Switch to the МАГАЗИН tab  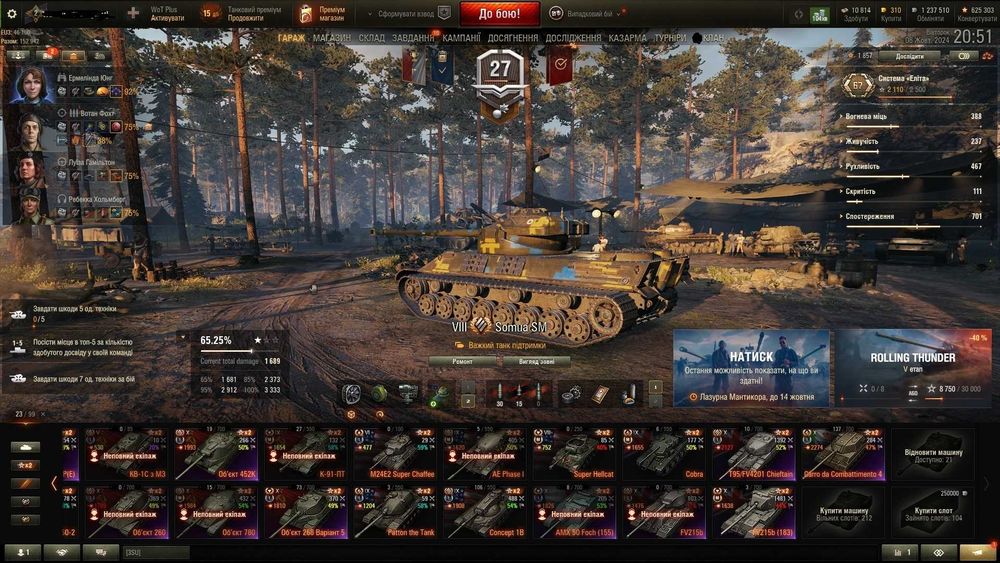(331, 38)
